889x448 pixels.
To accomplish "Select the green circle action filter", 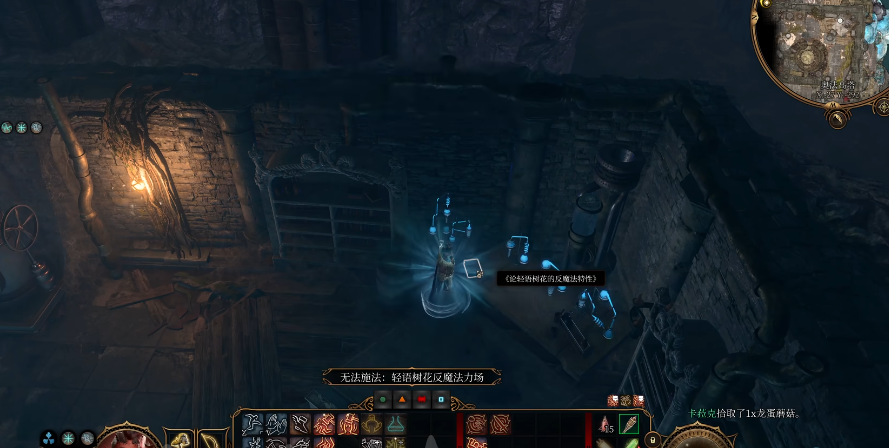I will pos(381,400).
